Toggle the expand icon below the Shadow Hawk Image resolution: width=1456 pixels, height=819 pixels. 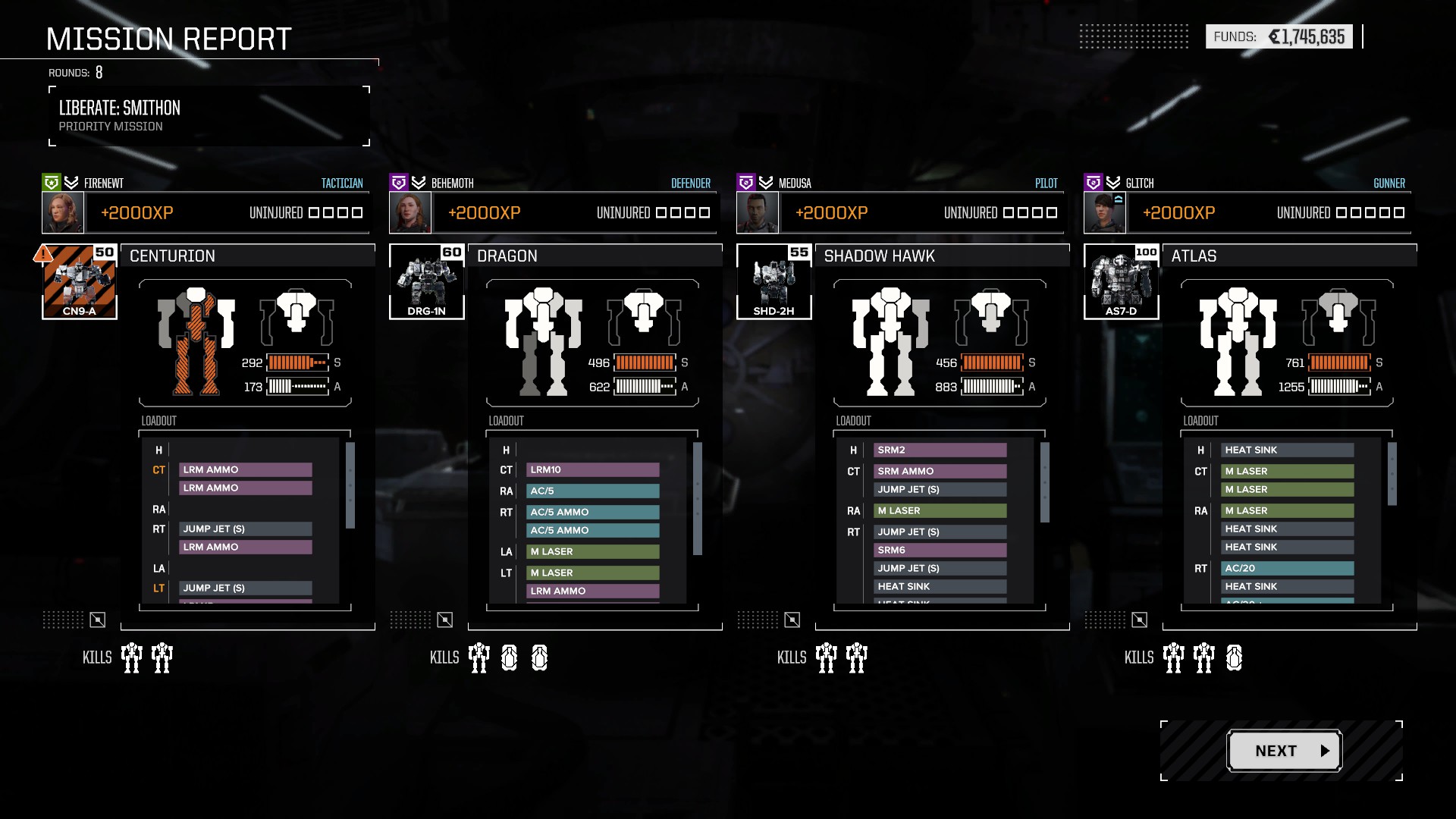click(x=792, y=620)
